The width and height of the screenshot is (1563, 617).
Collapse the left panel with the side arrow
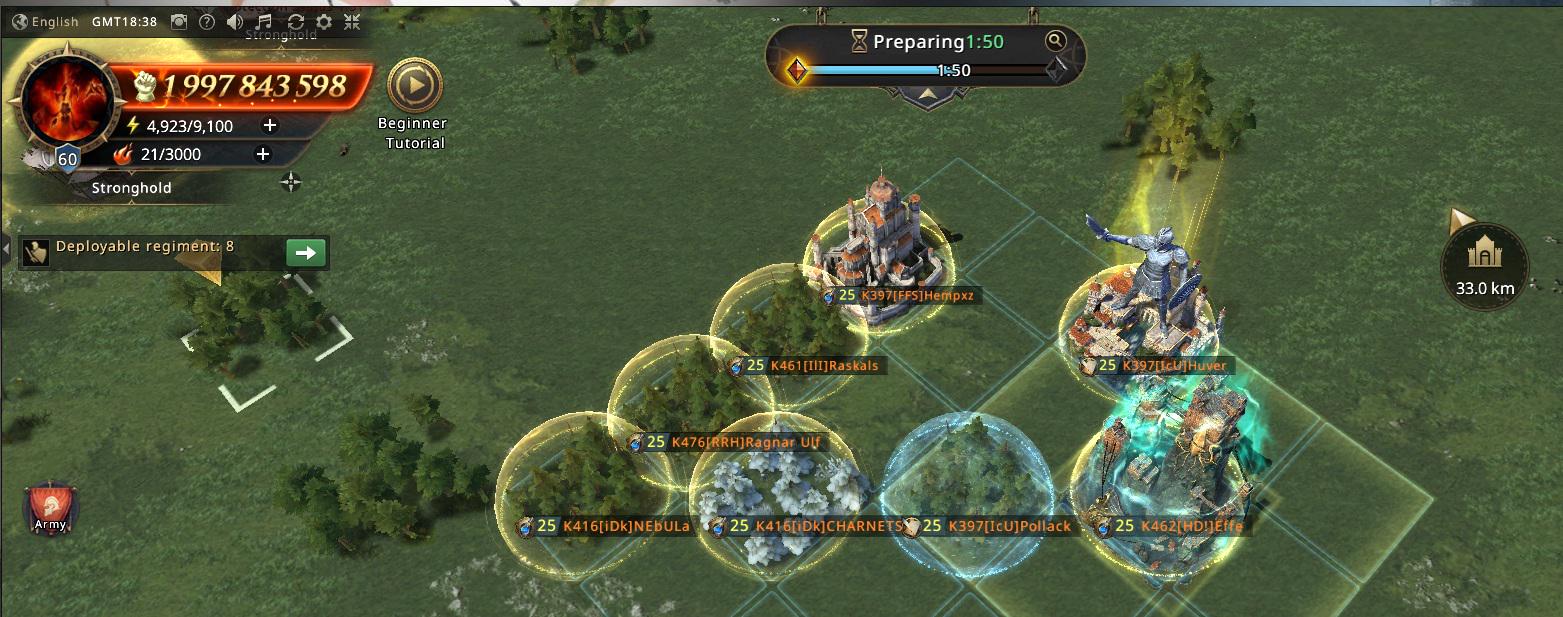6,247
